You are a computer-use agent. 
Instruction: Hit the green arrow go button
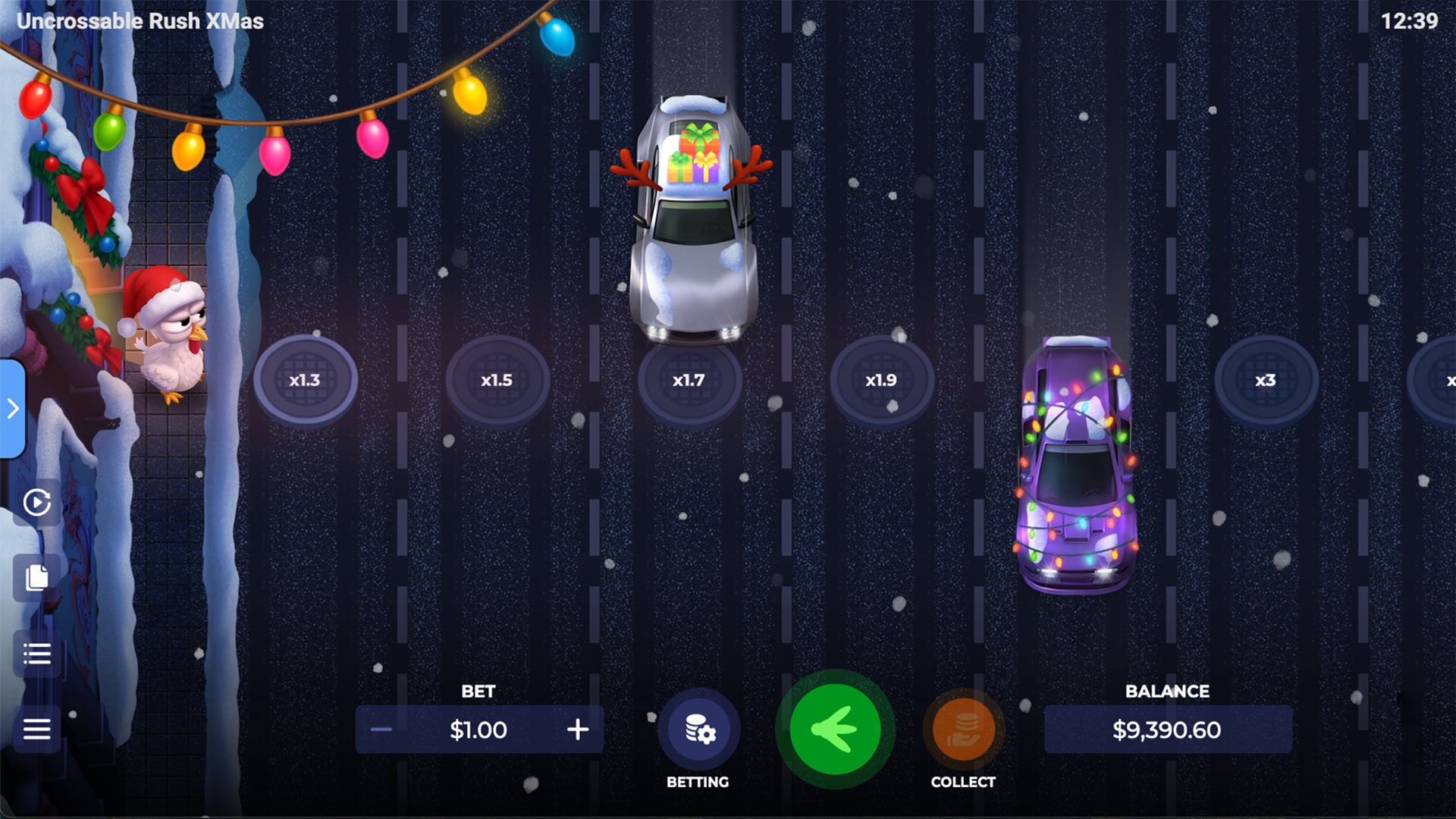pos(835,730)
